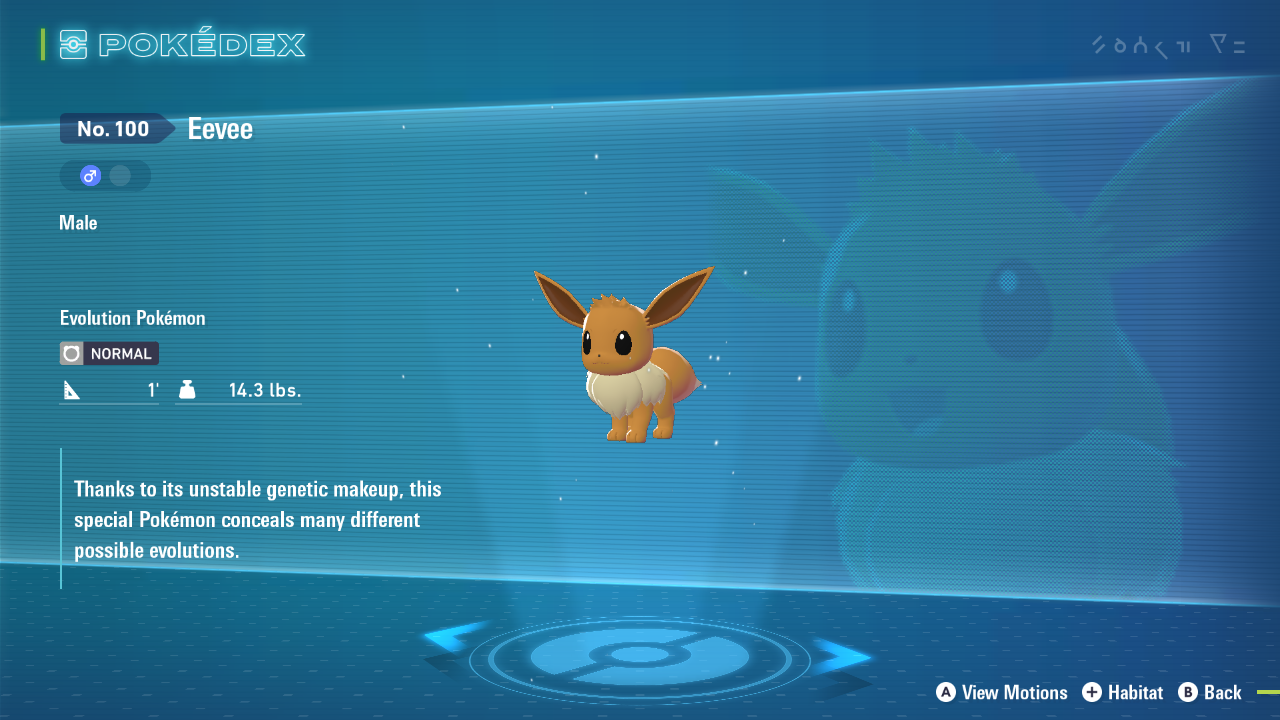Click the plus button icon beside Habitat
Image resolution: width=1280 pixels, height=720 pixels.
1092,692
